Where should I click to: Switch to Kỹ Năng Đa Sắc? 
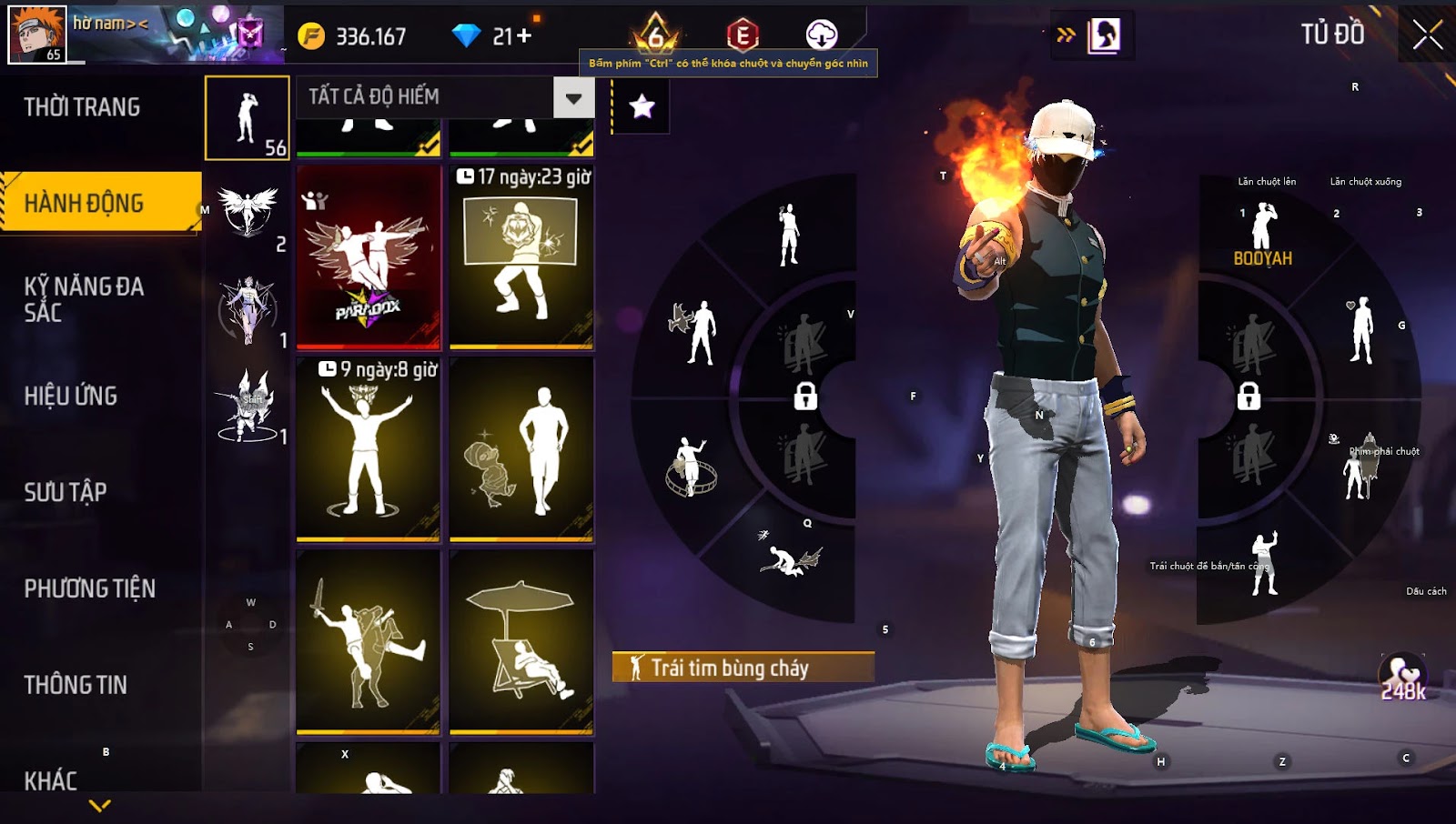coord(84,299)
